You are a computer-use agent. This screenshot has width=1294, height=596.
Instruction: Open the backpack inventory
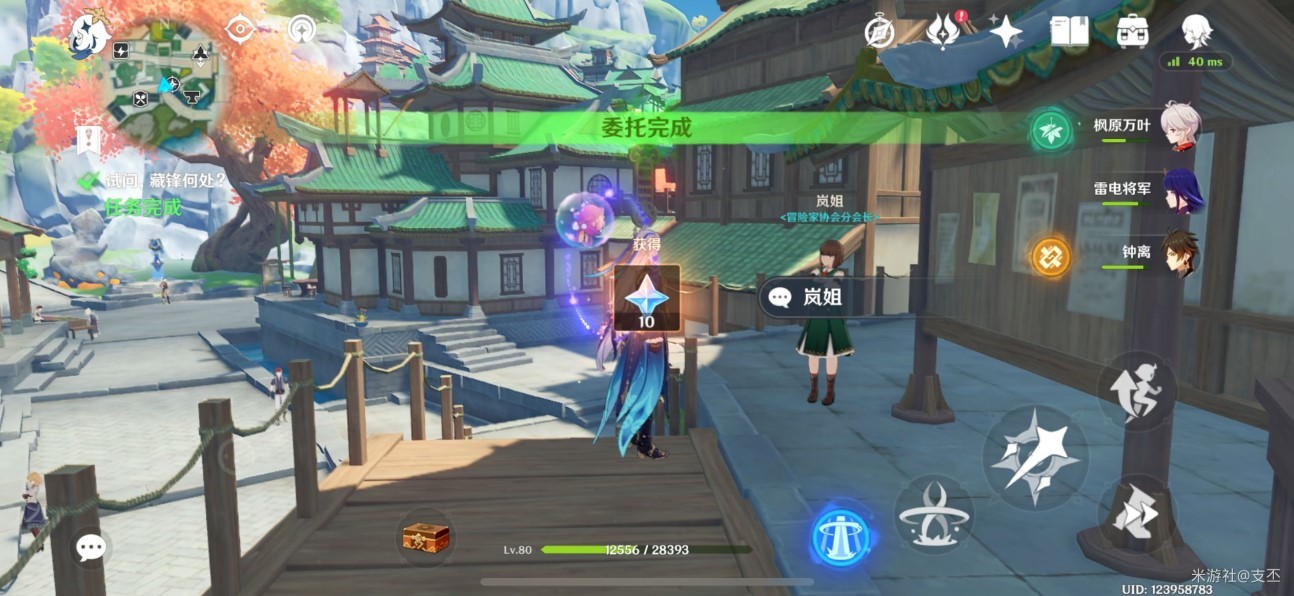(1132, 32)
